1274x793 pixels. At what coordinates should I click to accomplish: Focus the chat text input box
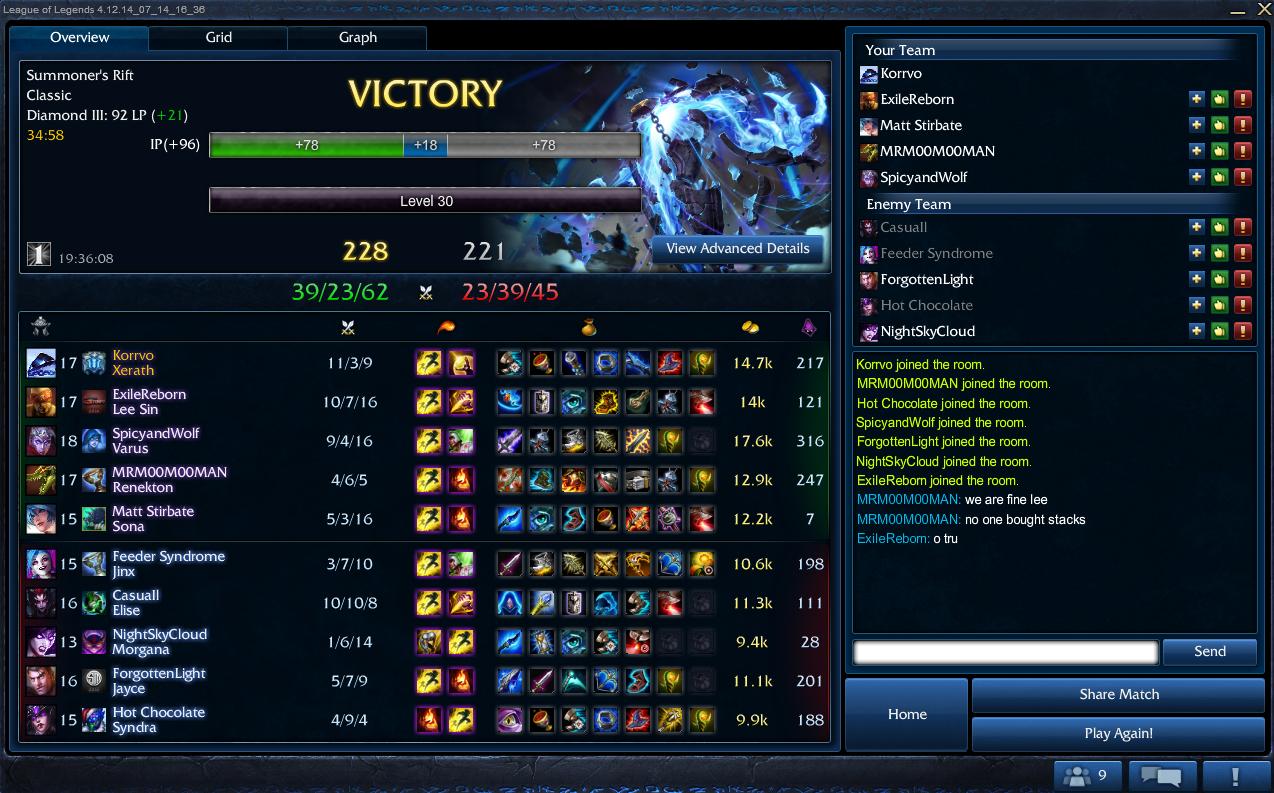(x=1005, y=653)
